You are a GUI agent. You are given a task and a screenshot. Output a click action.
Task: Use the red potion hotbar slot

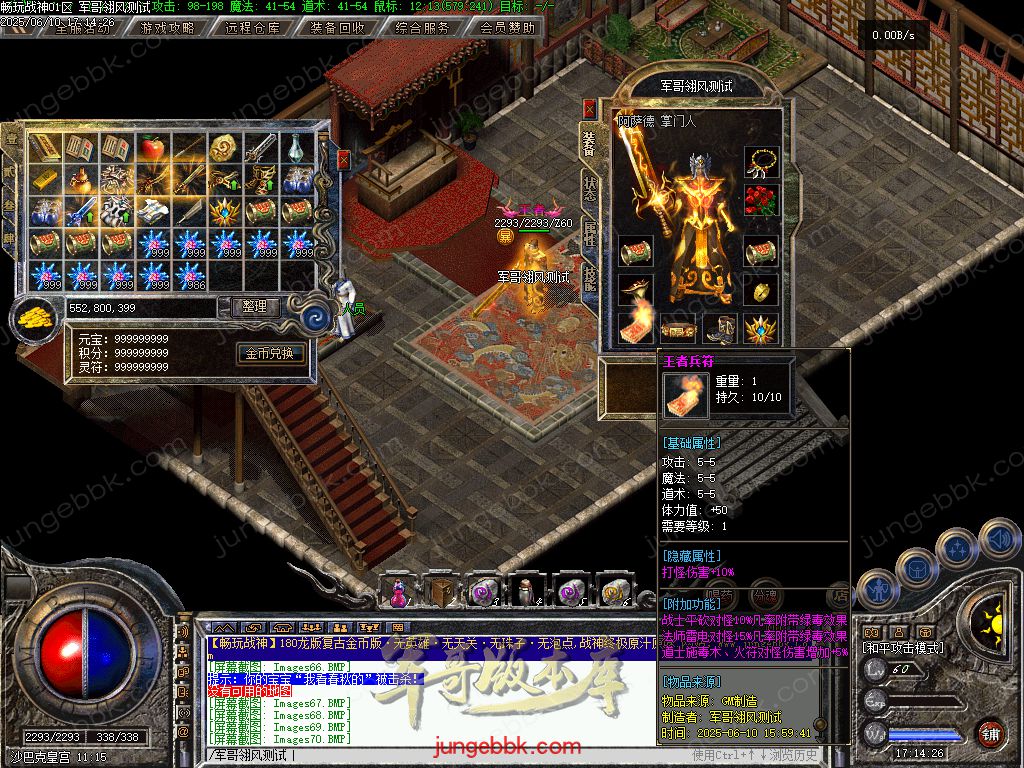coord(399,592)
